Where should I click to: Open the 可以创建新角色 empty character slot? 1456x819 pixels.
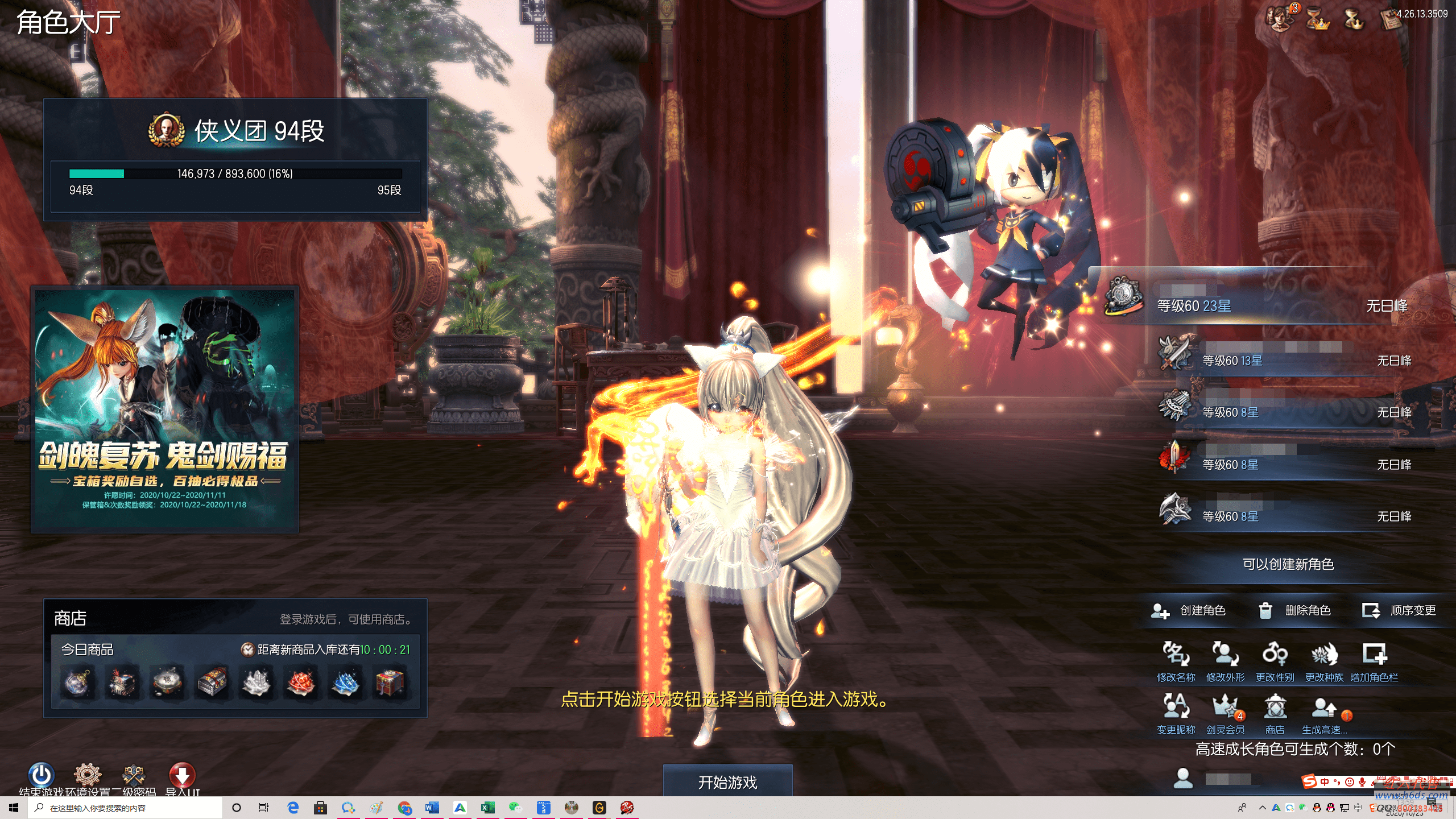coord(1288,564)
